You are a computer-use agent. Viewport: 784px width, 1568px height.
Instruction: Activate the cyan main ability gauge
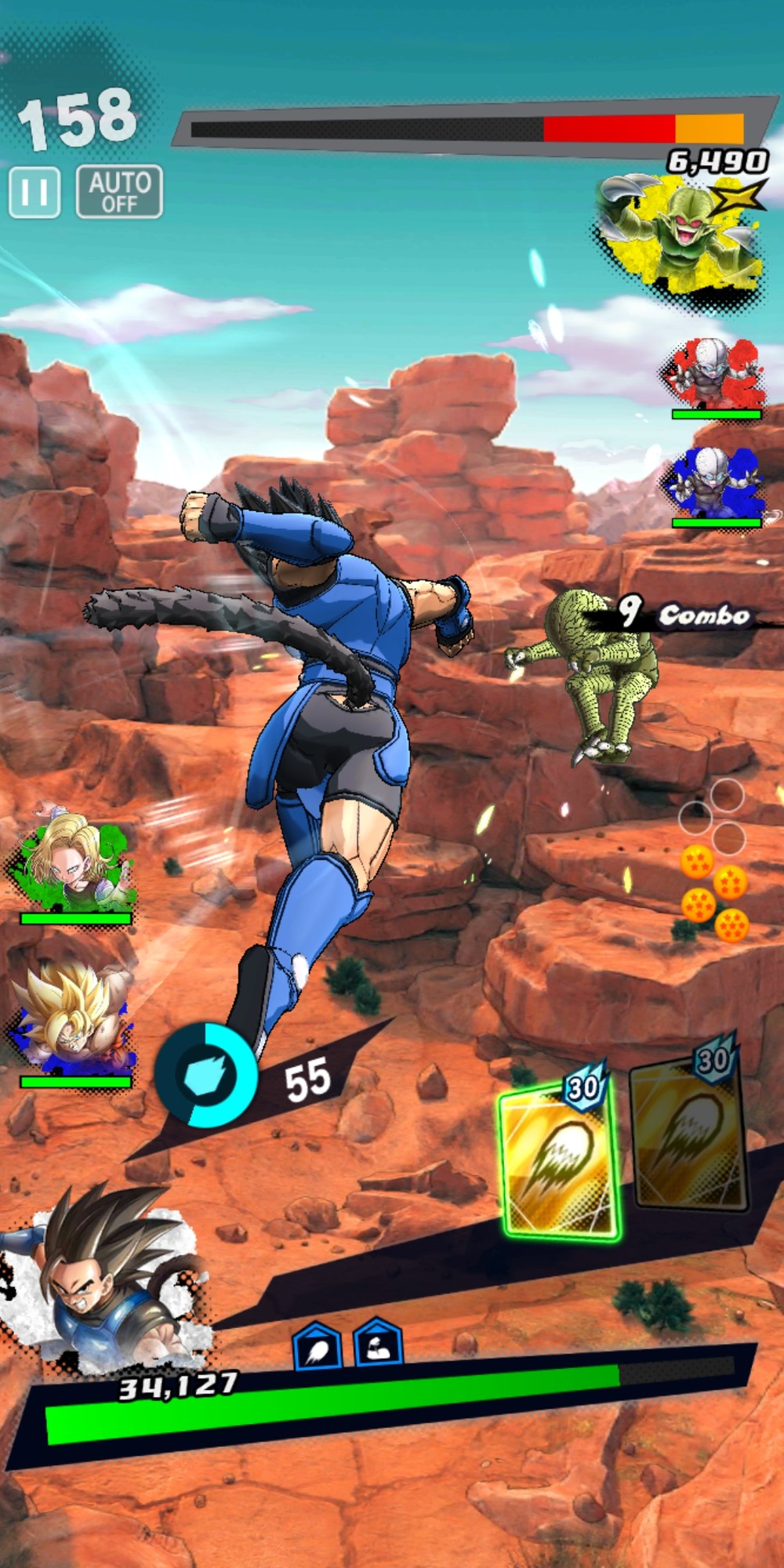coord(205,1074)
